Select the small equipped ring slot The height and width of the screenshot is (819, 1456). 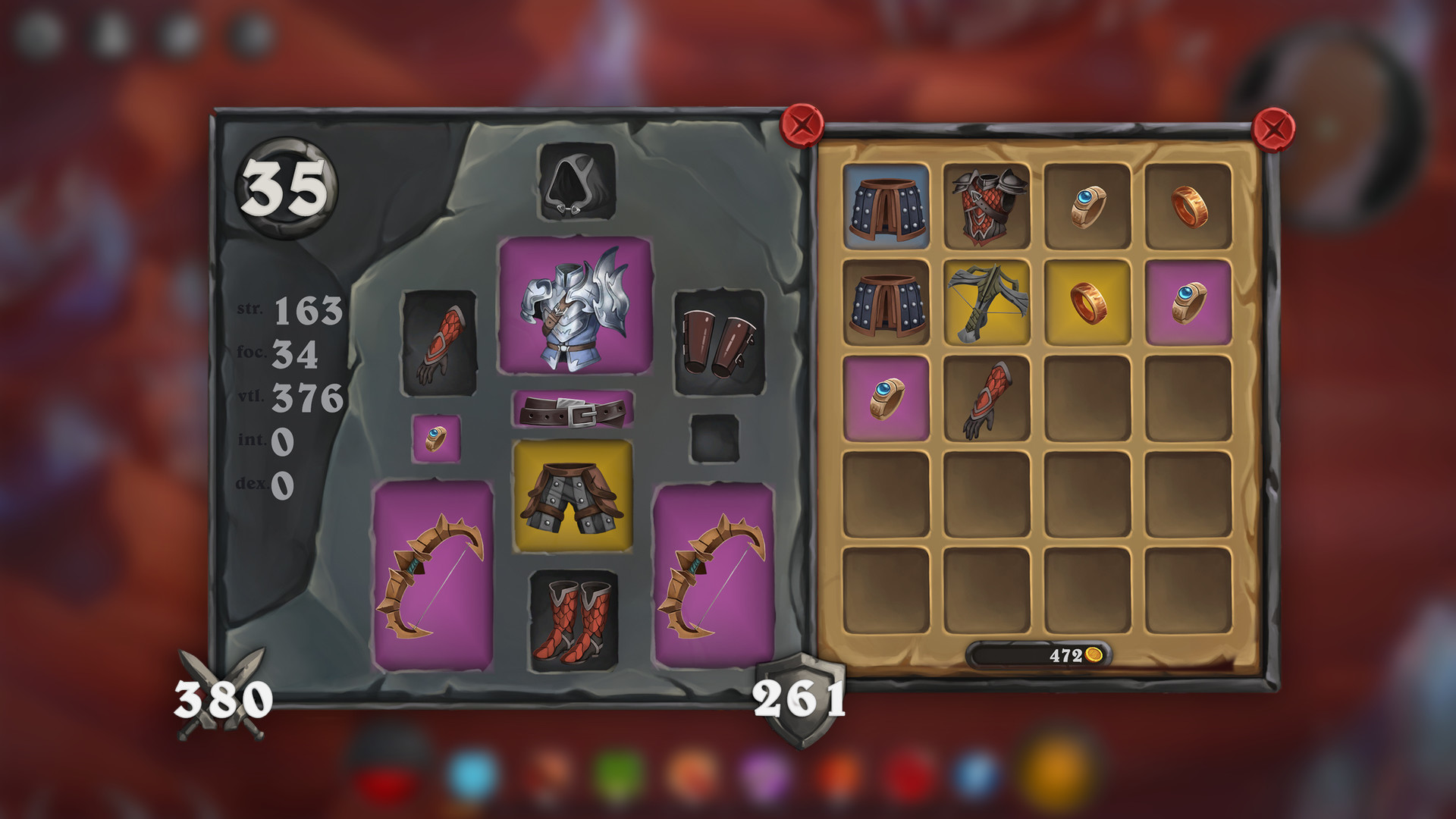point(435,440)
